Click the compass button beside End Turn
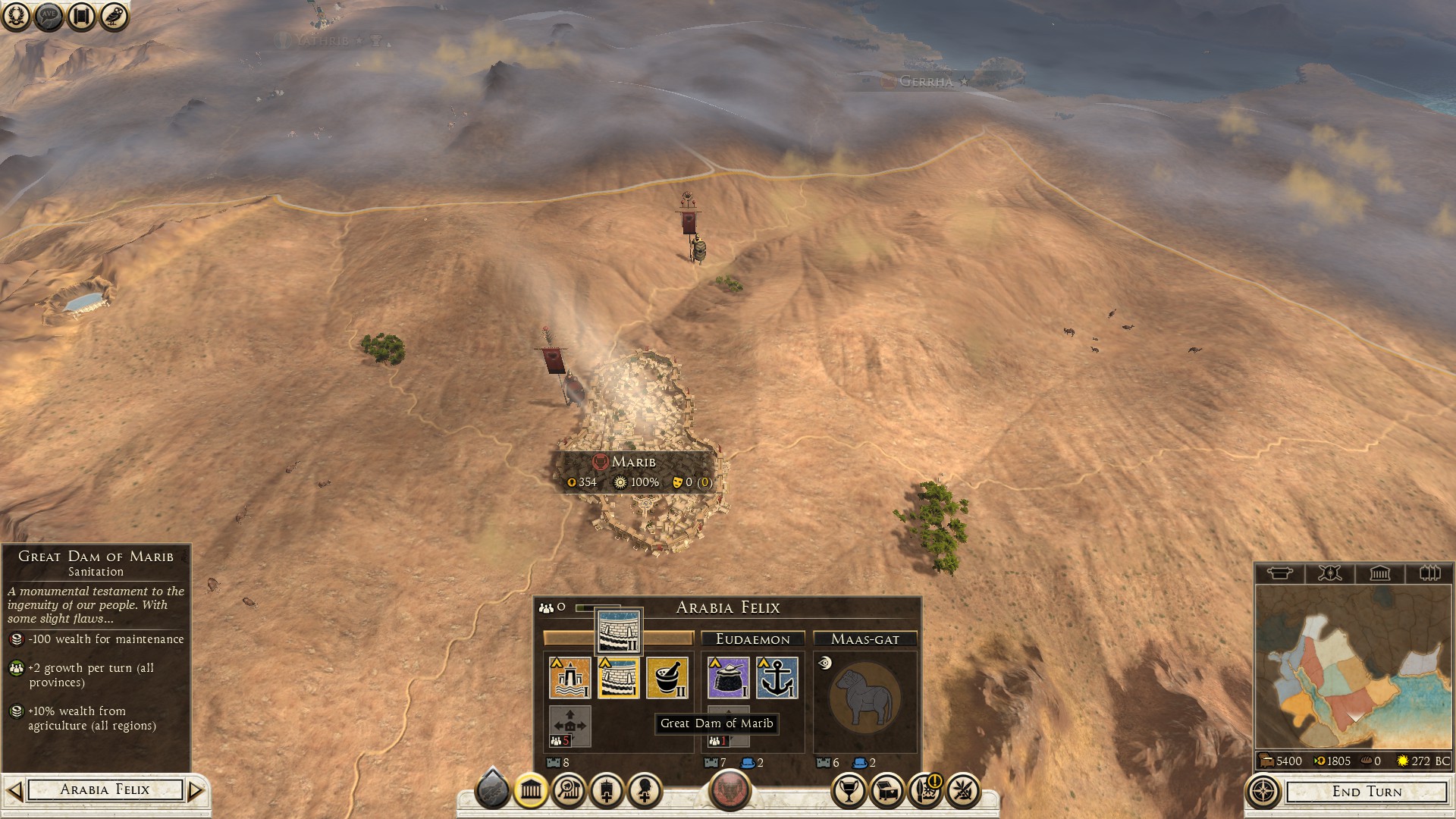The width and height of the screenshot is (1456, 819). pos(1263,792)
